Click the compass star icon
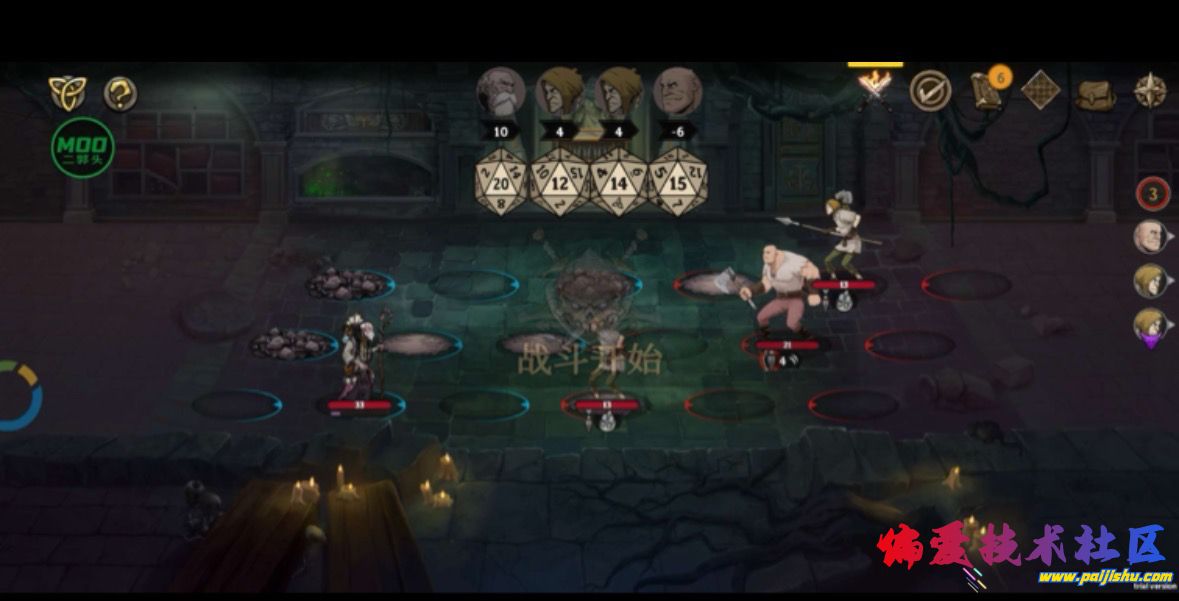 tap(1150, 91)
